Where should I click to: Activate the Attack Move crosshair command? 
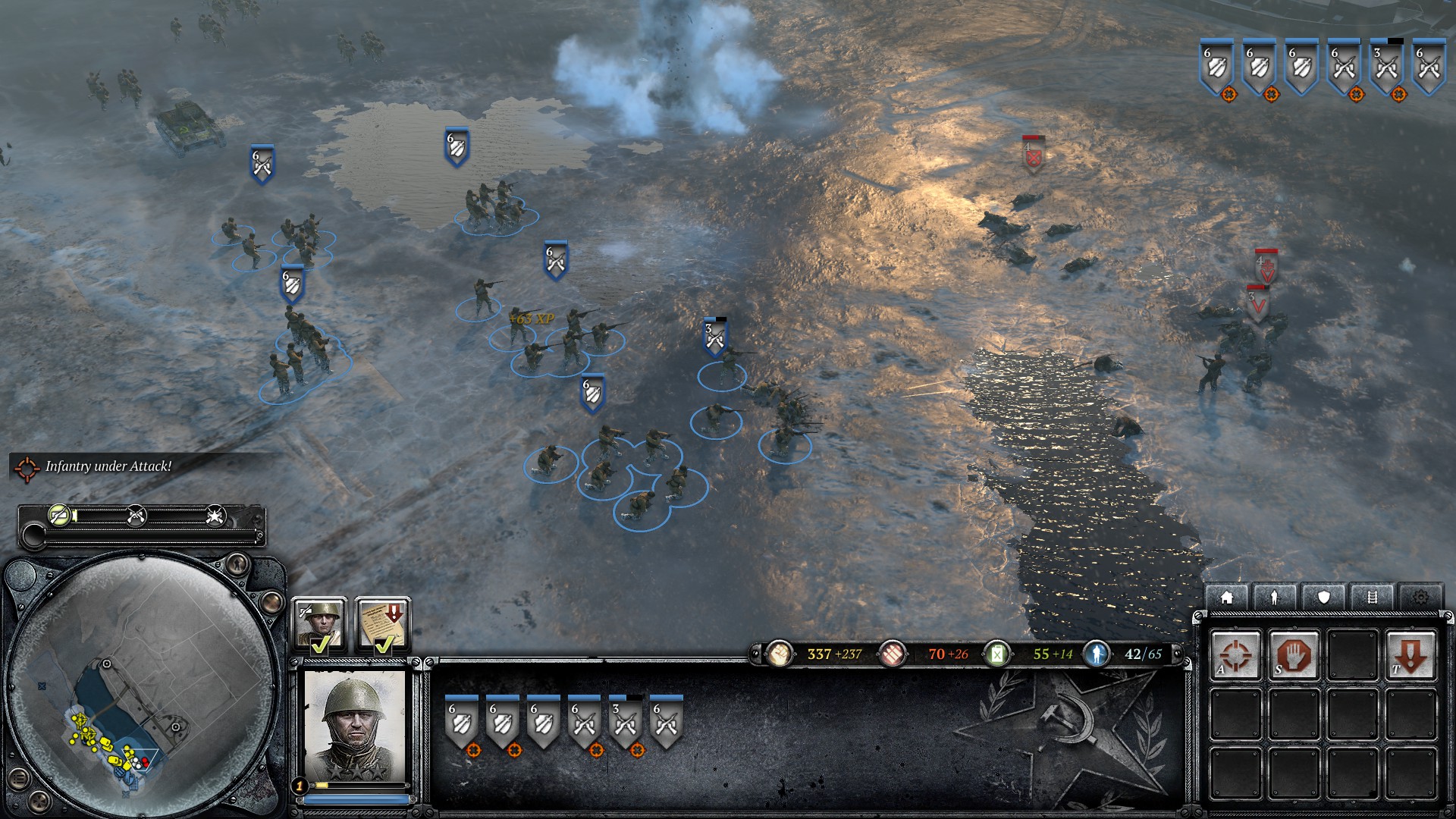[x=1235, y=655]
